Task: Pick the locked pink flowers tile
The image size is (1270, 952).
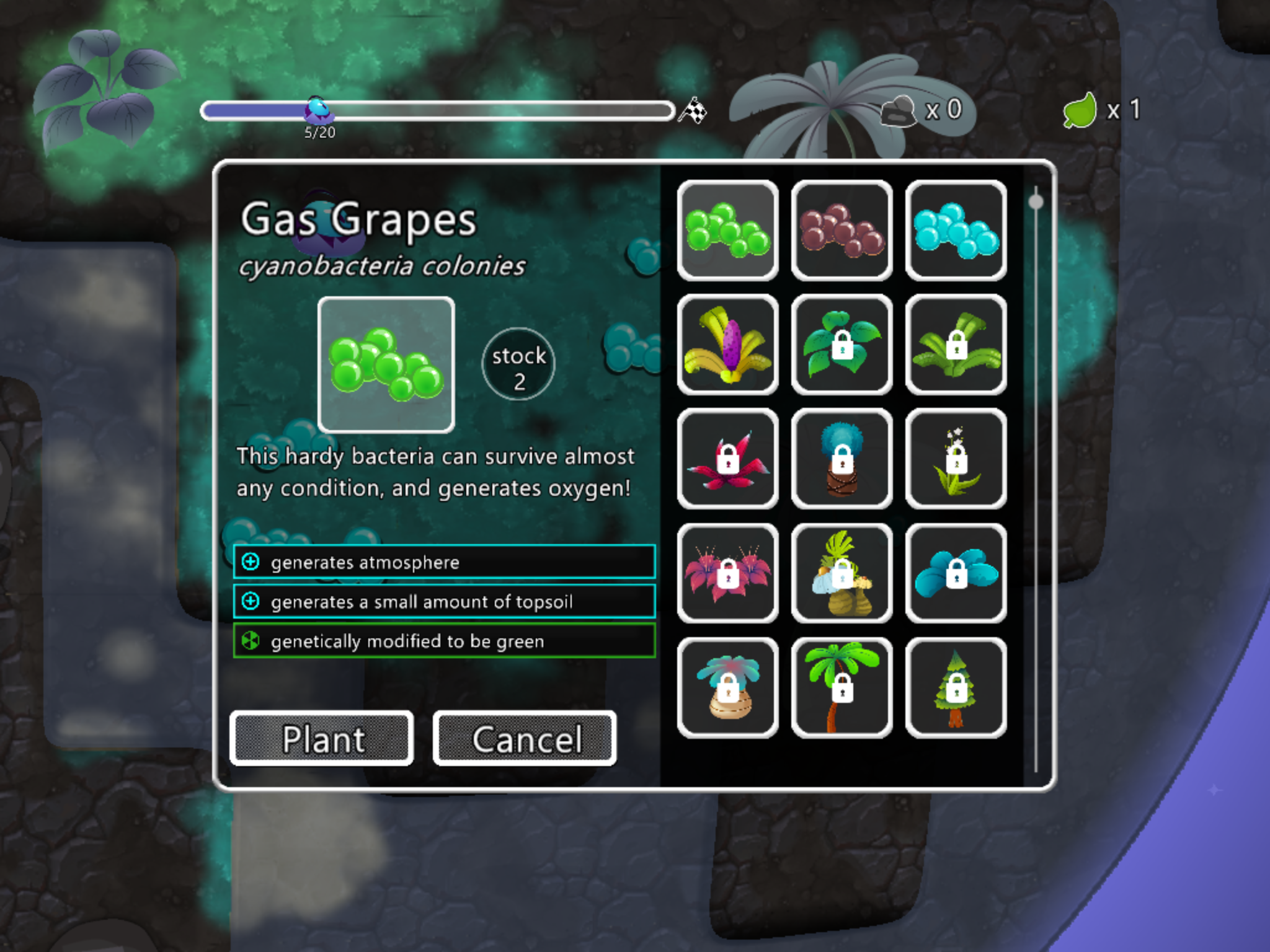Action: click(x=727, y=573)
